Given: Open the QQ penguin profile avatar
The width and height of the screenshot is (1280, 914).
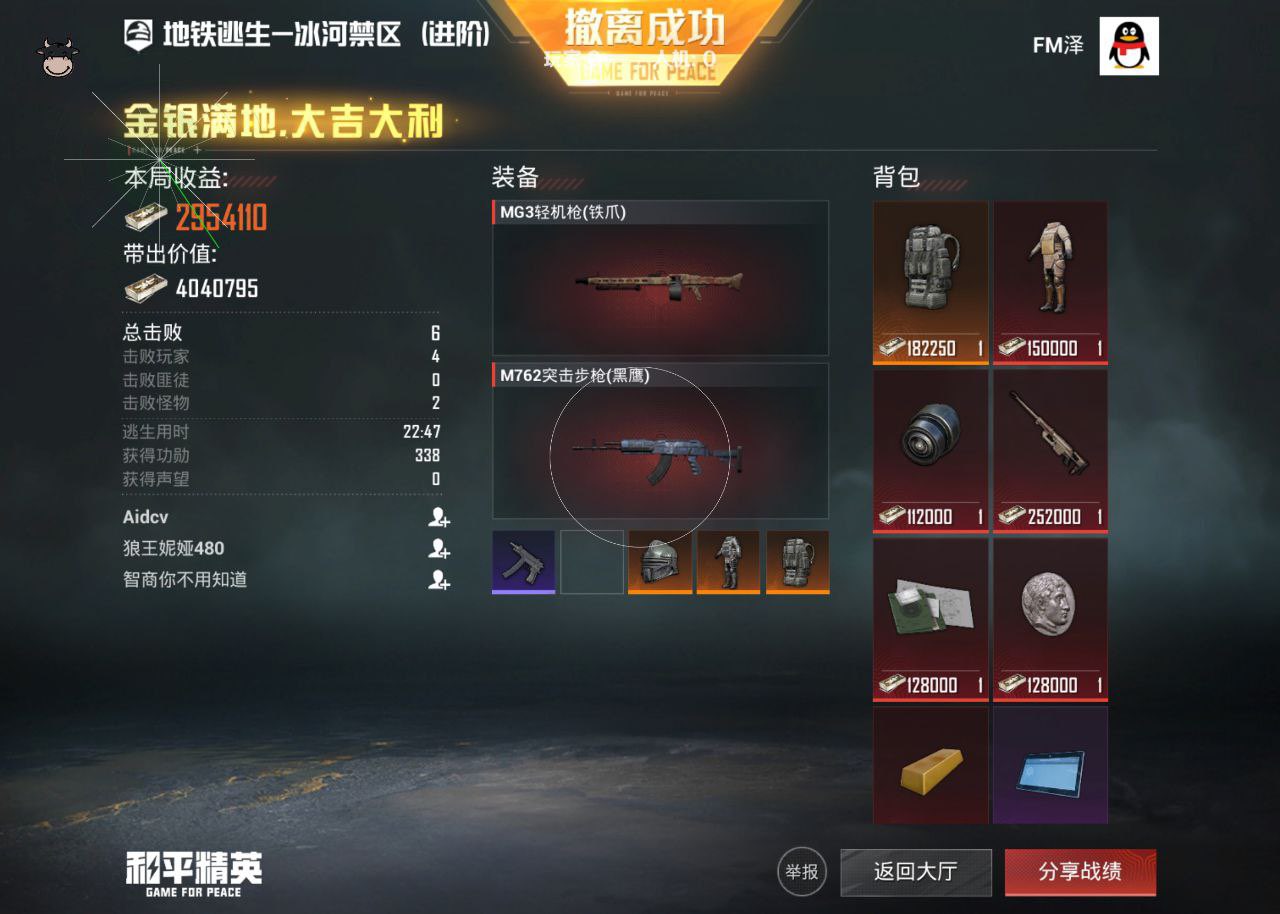Looking at the screenshot, I should (1129, 46).
